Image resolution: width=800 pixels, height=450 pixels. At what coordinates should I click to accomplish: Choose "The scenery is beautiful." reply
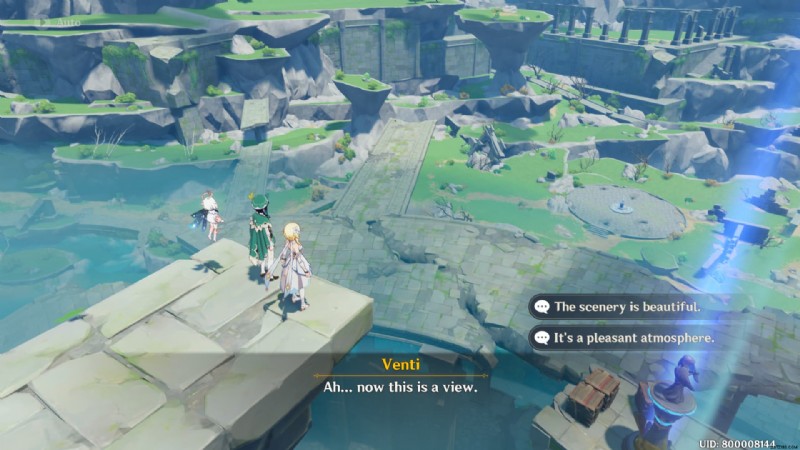[627, 307]
